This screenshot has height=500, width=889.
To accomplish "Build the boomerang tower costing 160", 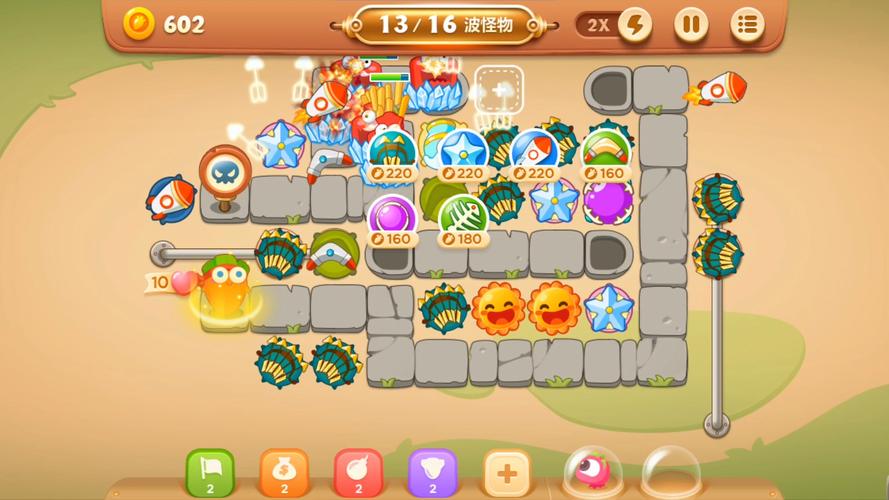I will [x=605, y=153].
